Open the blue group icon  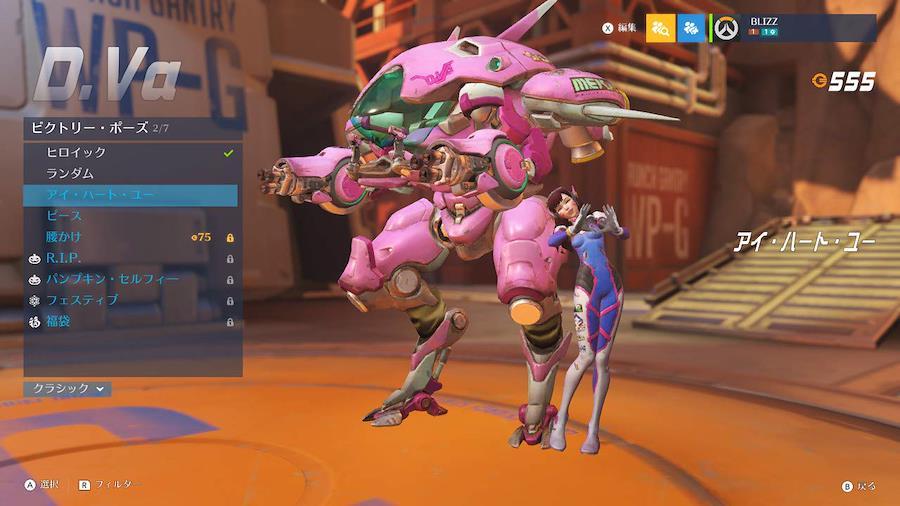[691, 28]
